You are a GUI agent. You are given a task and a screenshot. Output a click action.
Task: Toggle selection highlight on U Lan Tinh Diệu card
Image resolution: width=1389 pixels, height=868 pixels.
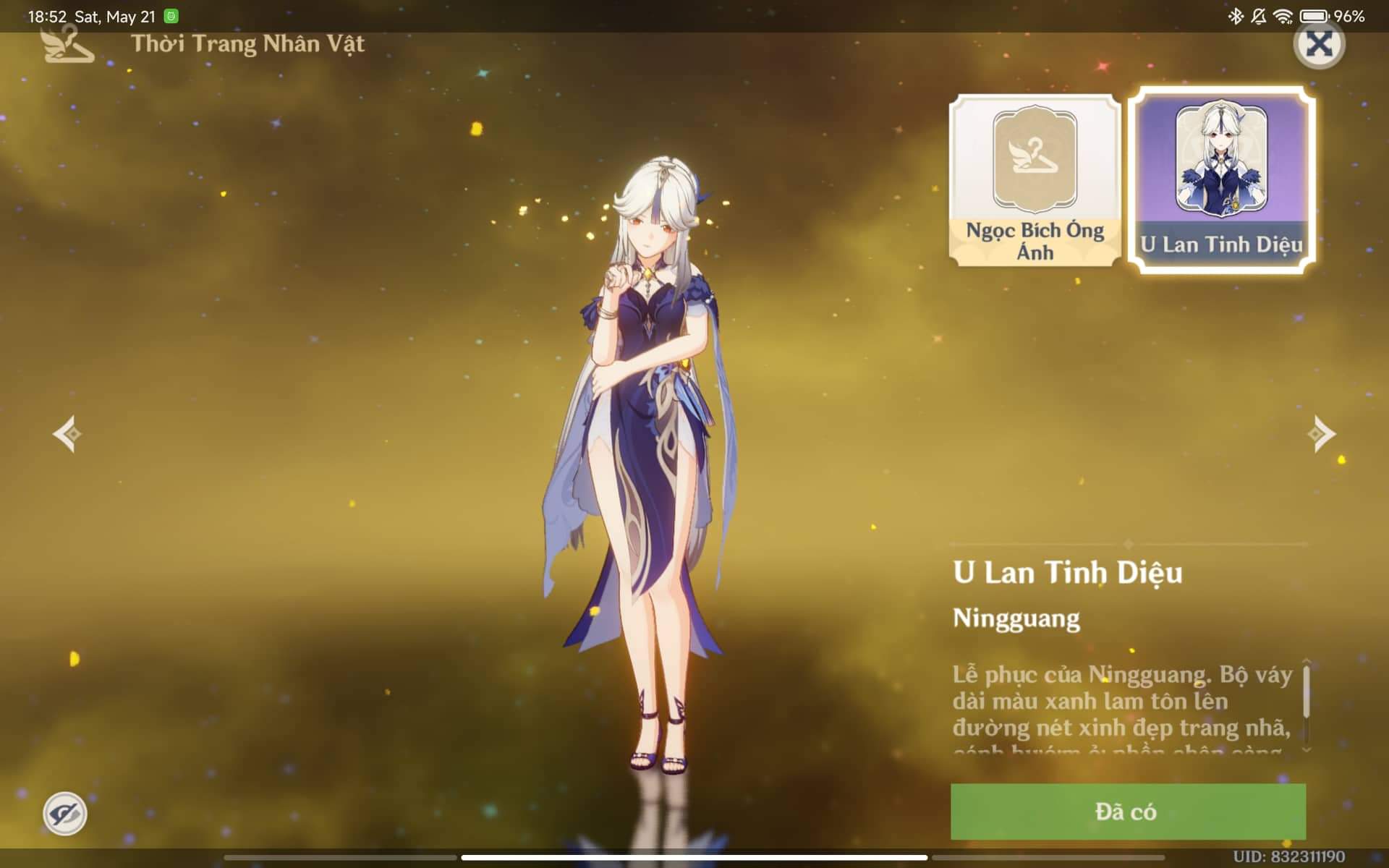tap(1220, 179)
